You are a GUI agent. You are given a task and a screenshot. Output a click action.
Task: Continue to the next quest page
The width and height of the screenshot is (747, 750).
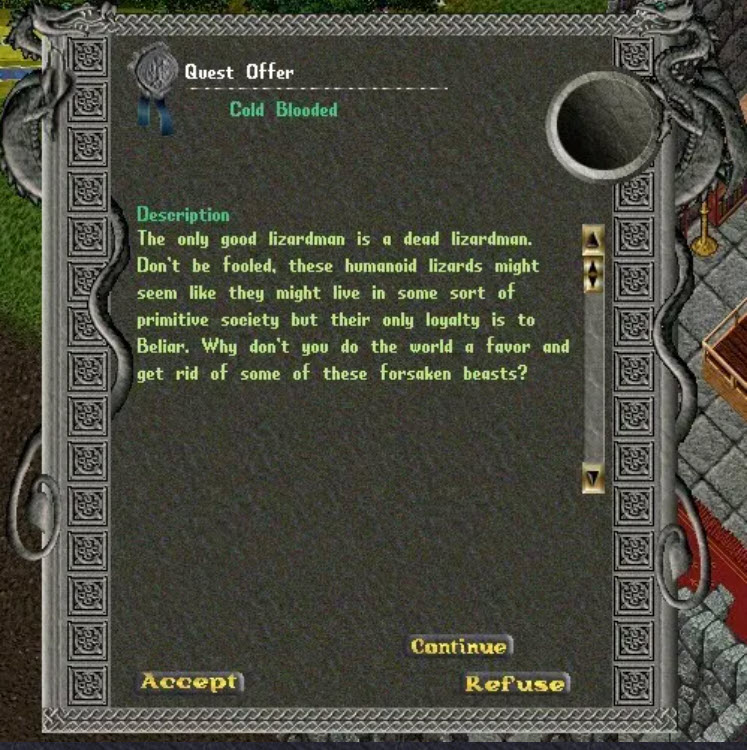click(459, 646)
